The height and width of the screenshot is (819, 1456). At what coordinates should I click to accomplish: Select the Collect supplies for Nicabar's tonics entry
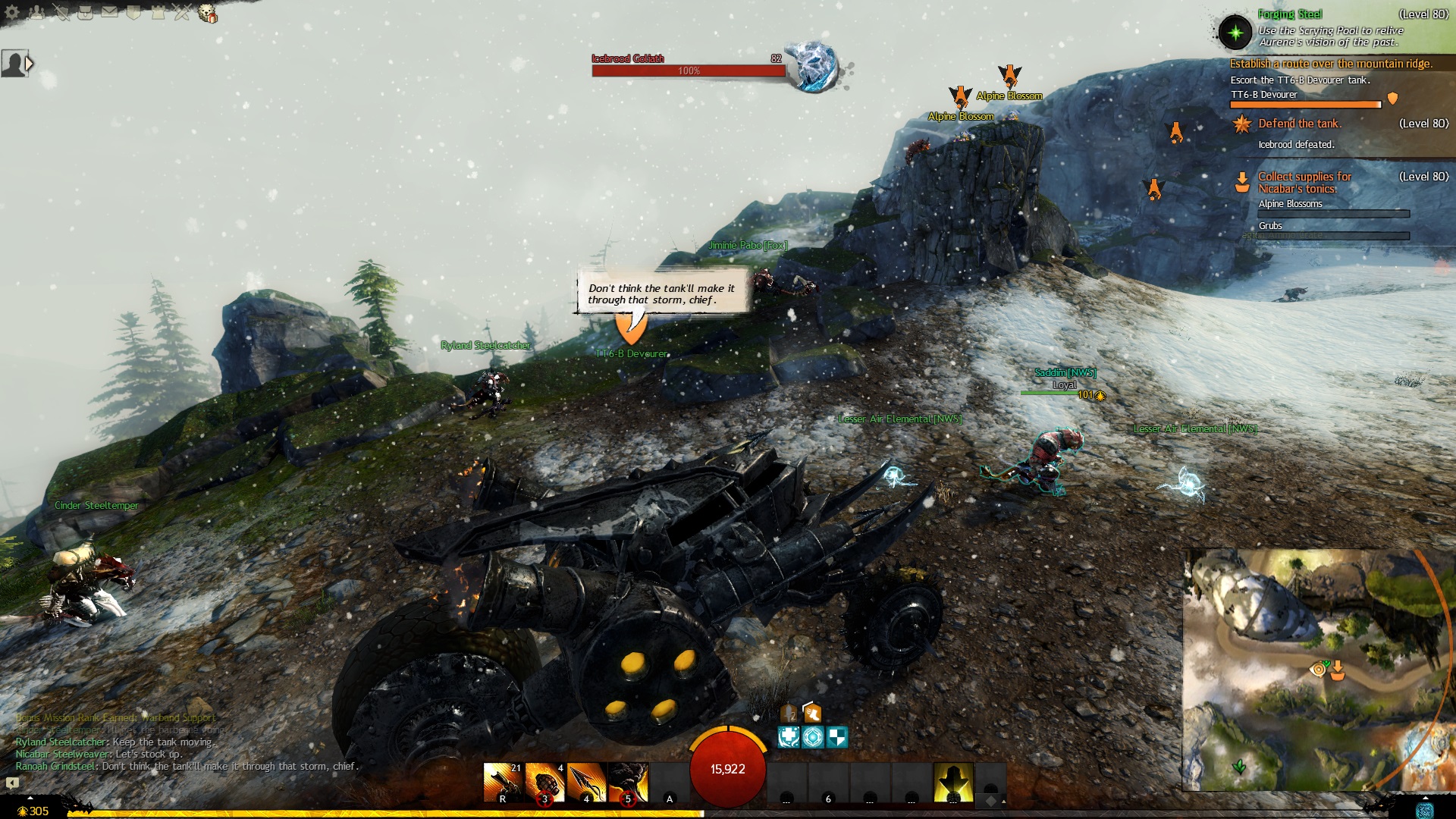point(1304,183)
